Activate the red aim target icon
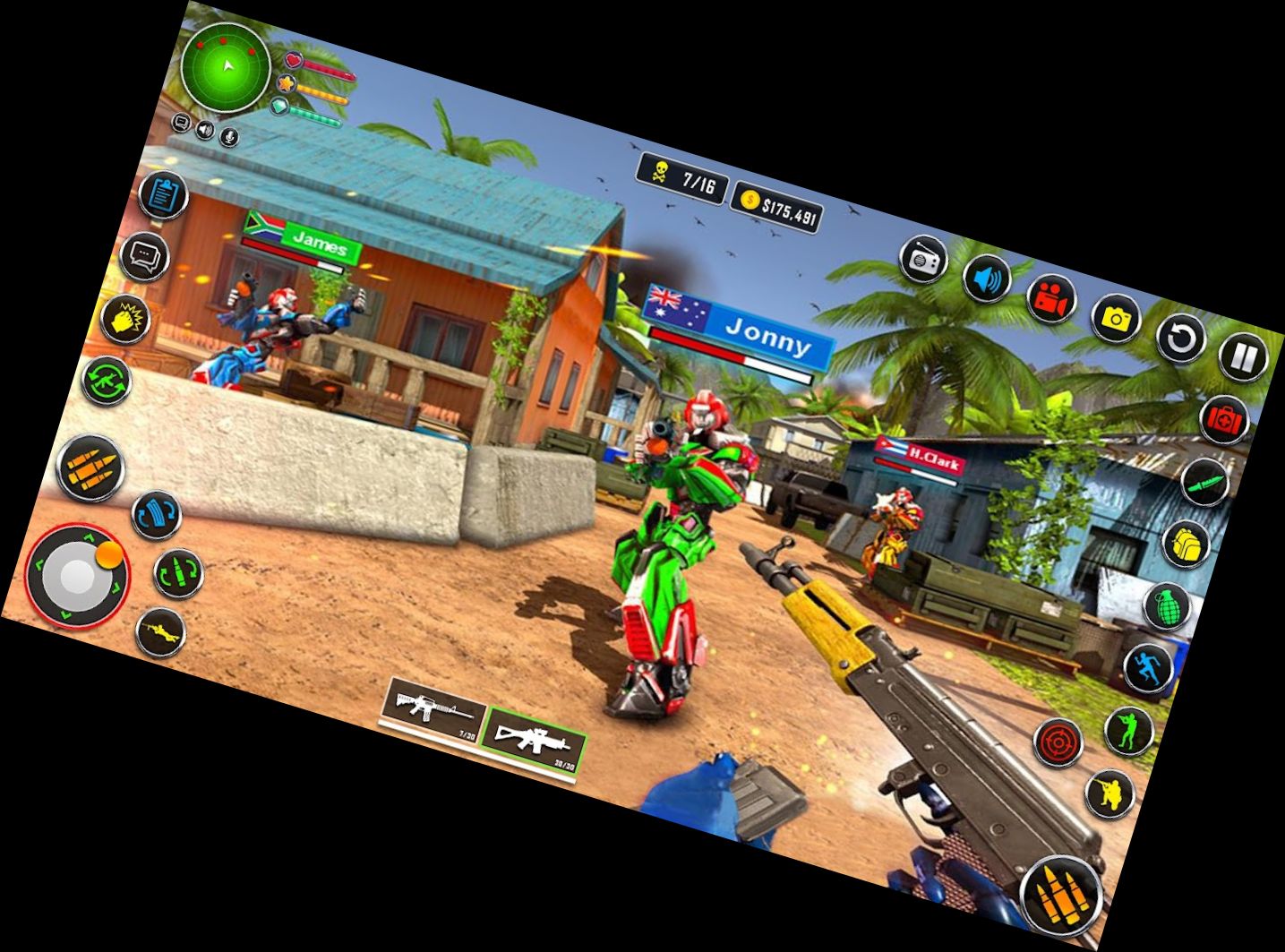 tap(1058, 741)
